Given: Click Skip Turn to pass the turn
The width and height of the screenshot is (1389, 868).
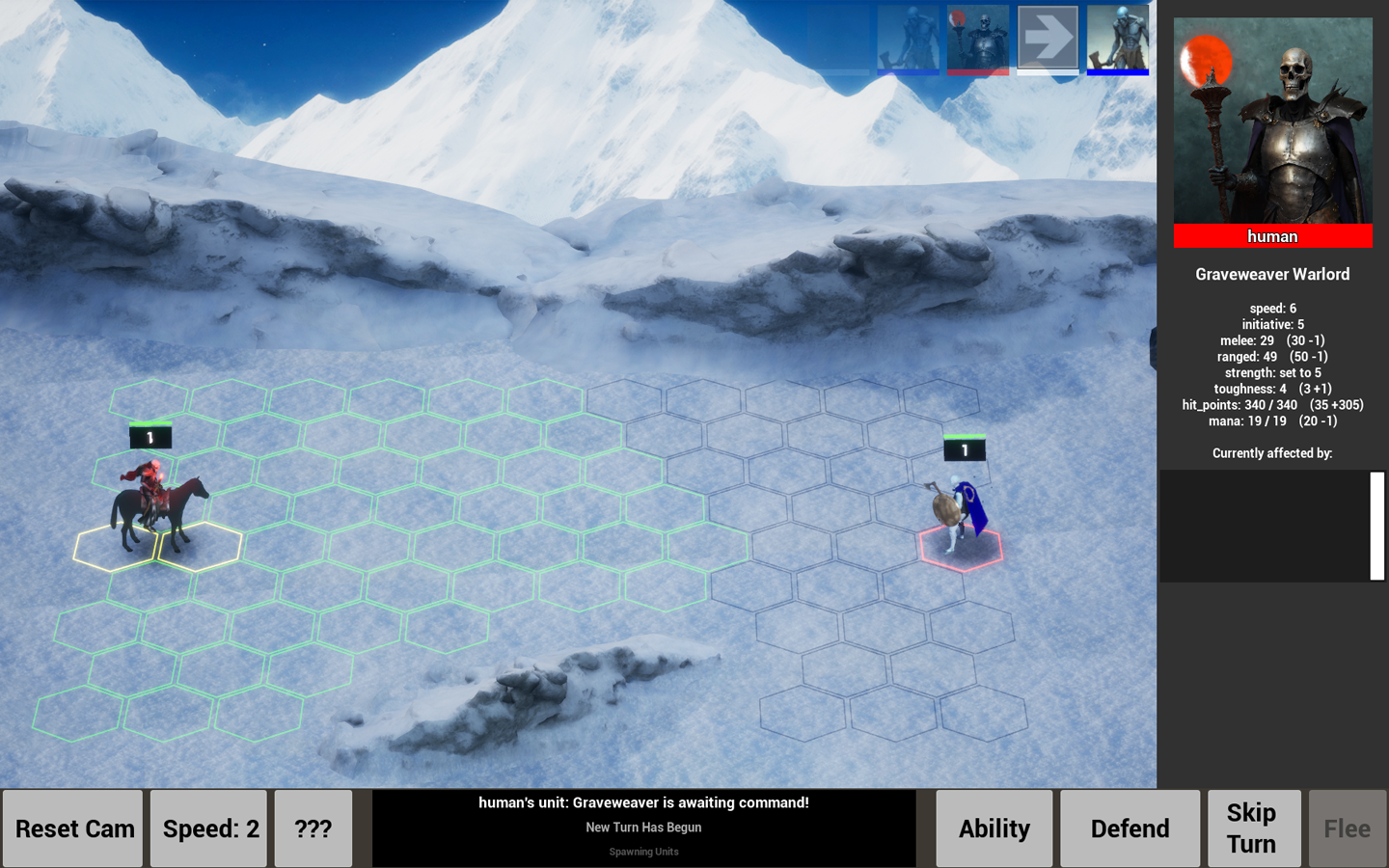Looking at the screenshot, I should pyautogui.click(x=1253, y=827).
